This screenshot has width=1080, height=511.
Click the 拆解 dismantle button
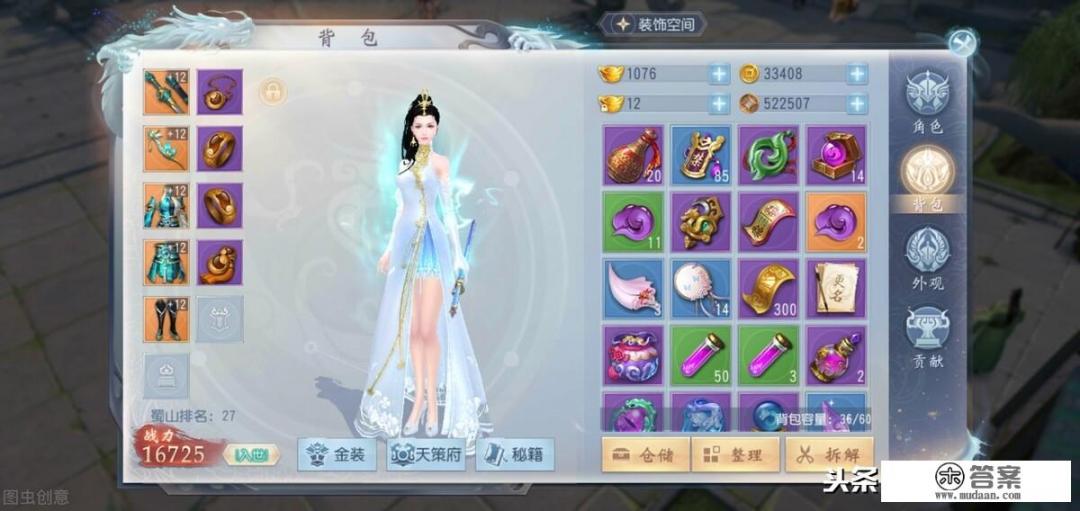(x=829, y=455)
